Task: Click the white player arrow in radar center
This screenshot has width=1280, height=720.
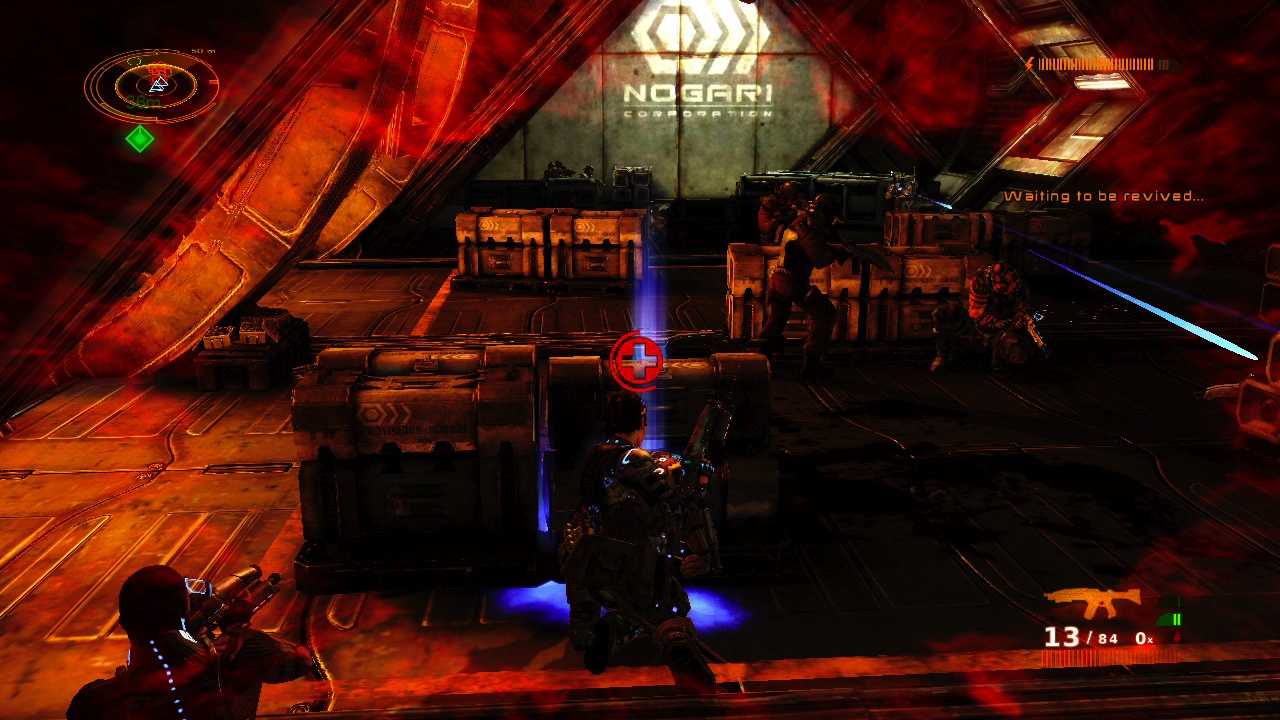Action: click(x=158, y=84)
